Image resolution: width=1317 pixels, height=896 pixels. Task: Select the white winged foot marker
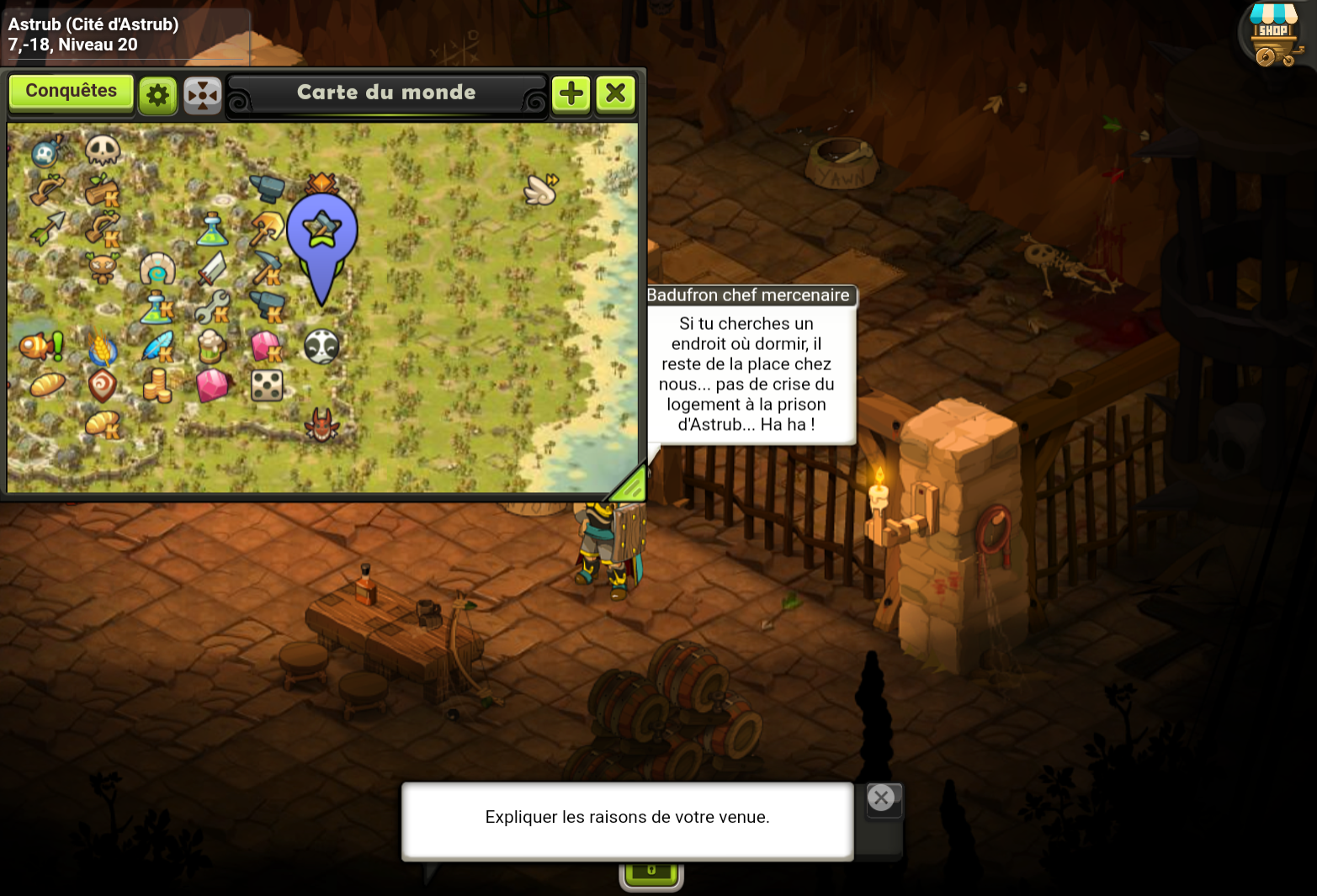tap(540, 190)
